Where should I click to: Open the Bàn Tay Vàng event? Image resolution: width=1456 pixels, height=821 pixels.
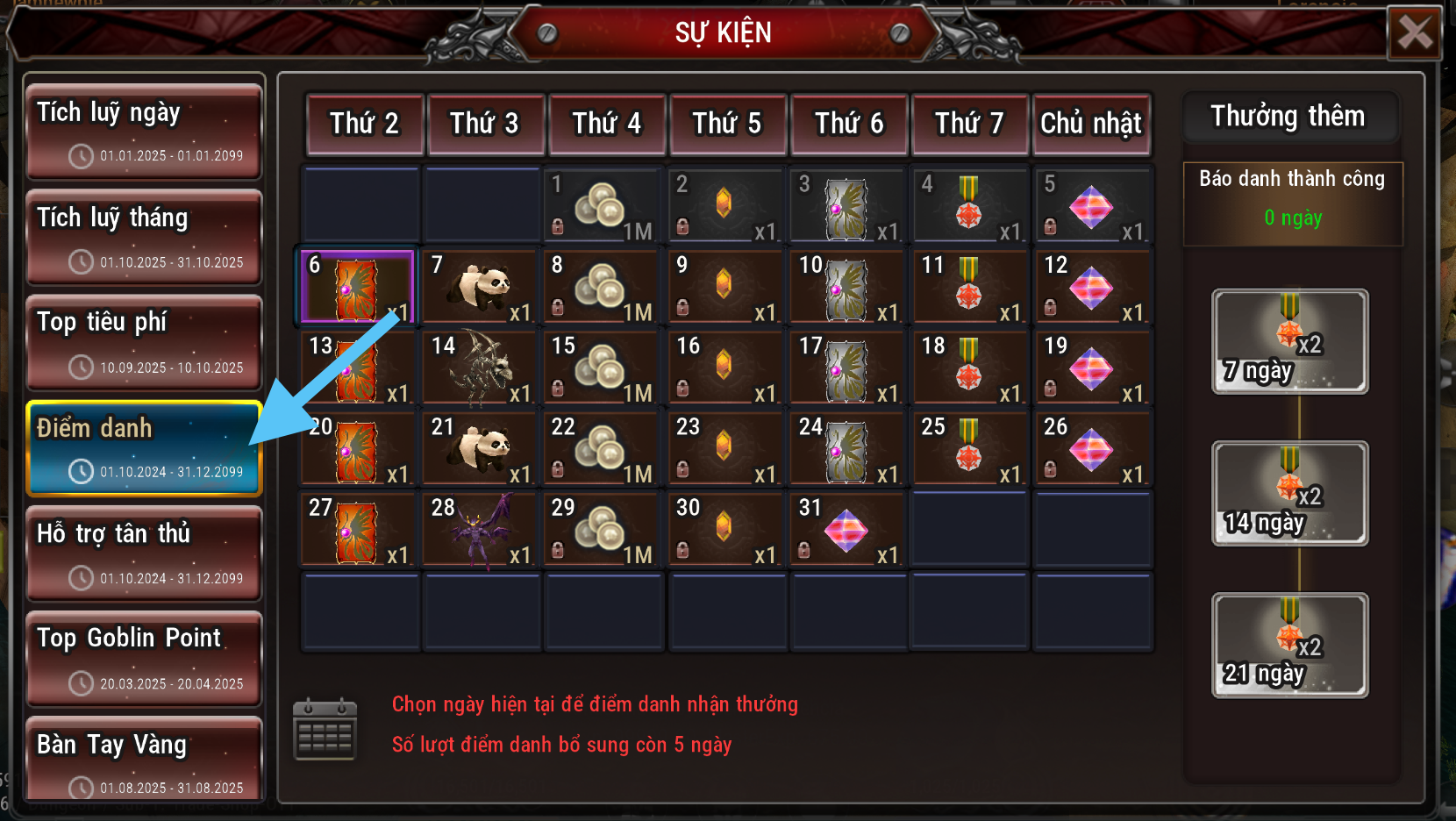point(145,760)
